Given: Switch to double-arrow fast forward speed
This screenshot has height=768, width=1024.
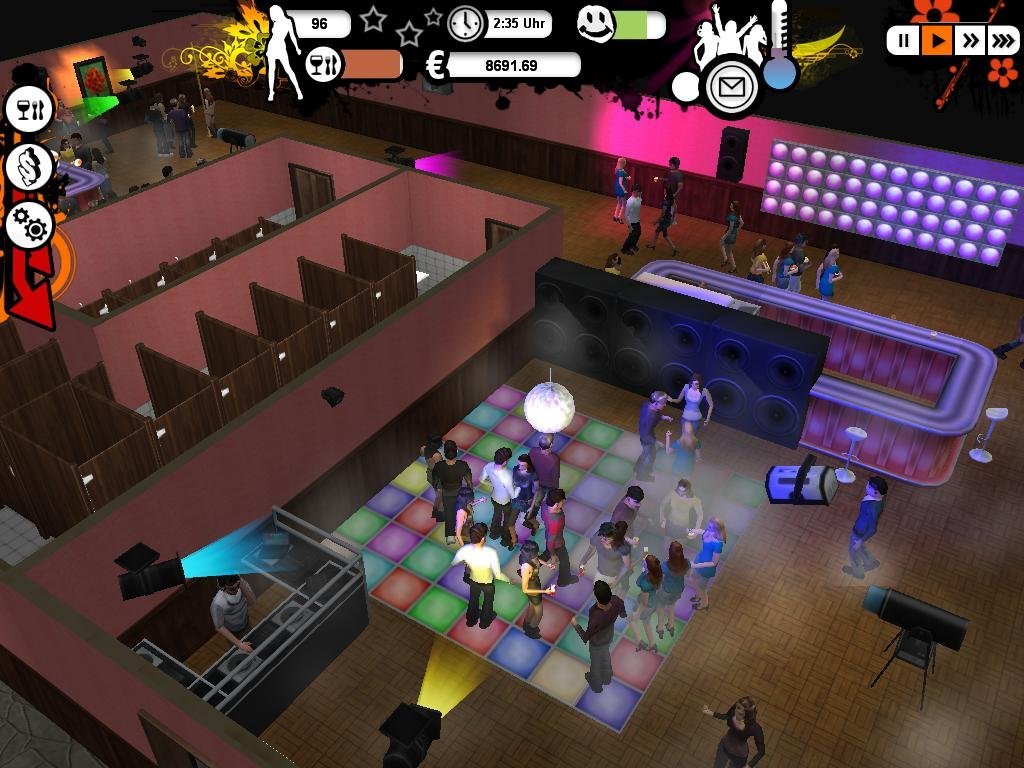Looking at the screenshot, I should (x=970, y=41).
